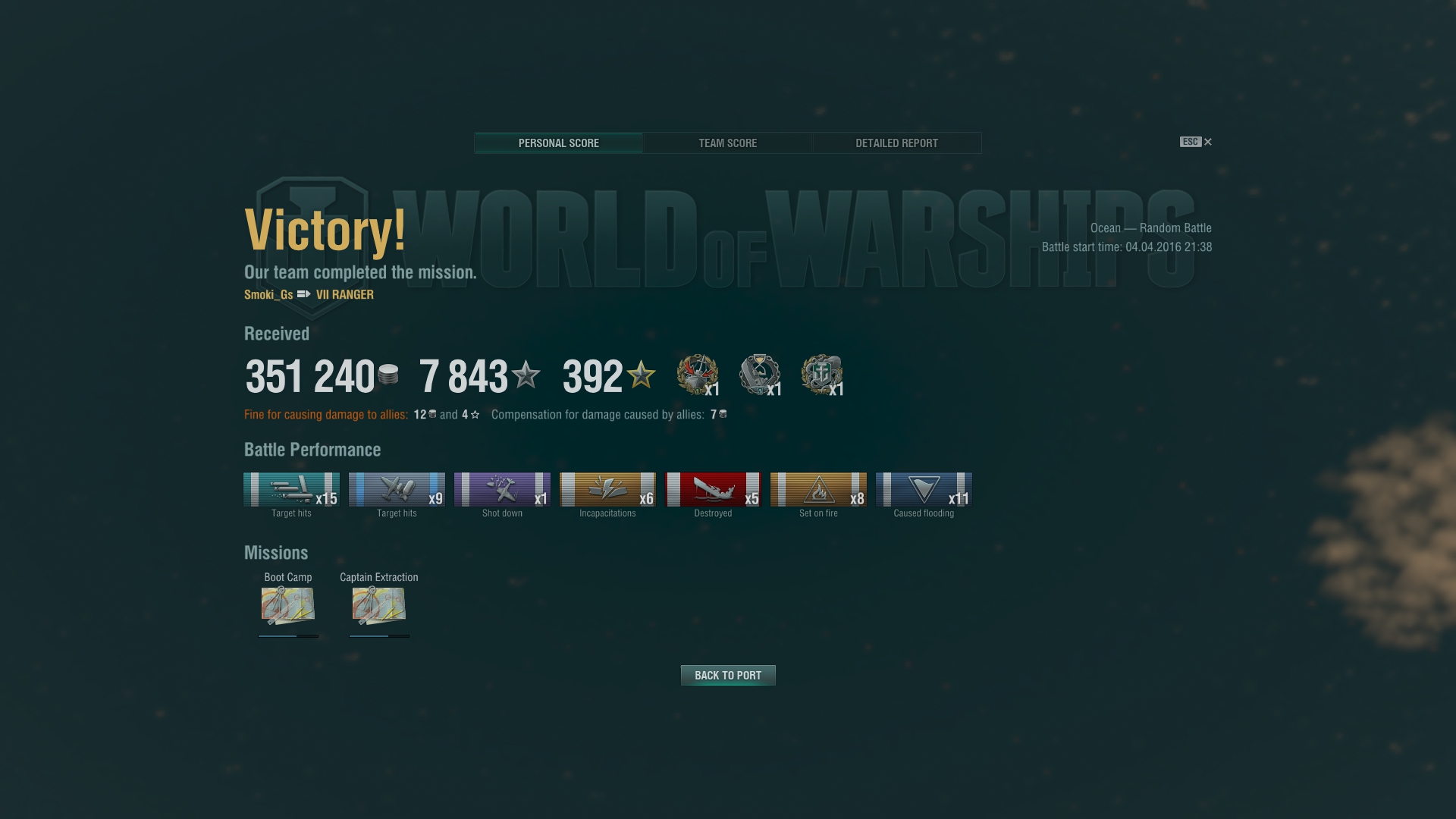Inspect the Destroyed ribbon
1456x819 pixels.
(713, 489)
